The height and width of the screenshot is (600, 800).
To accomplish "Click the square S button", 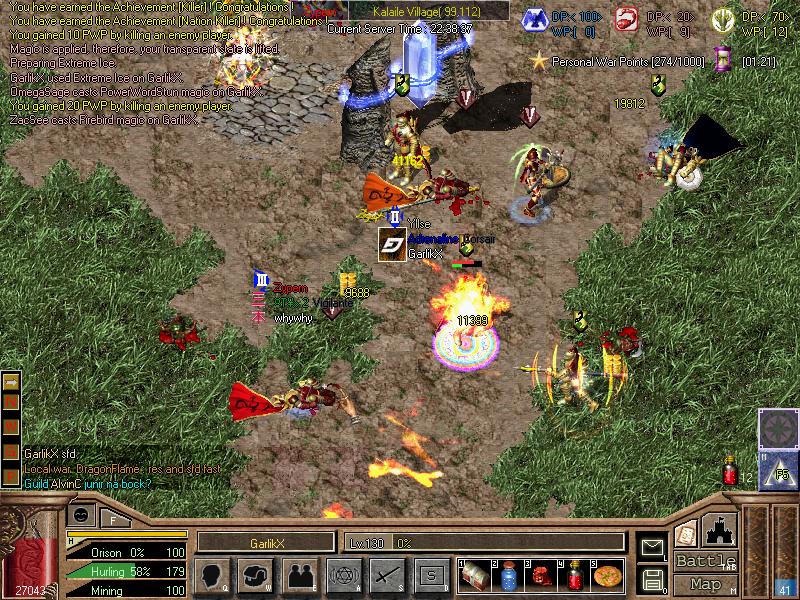I will click(431, 576).
